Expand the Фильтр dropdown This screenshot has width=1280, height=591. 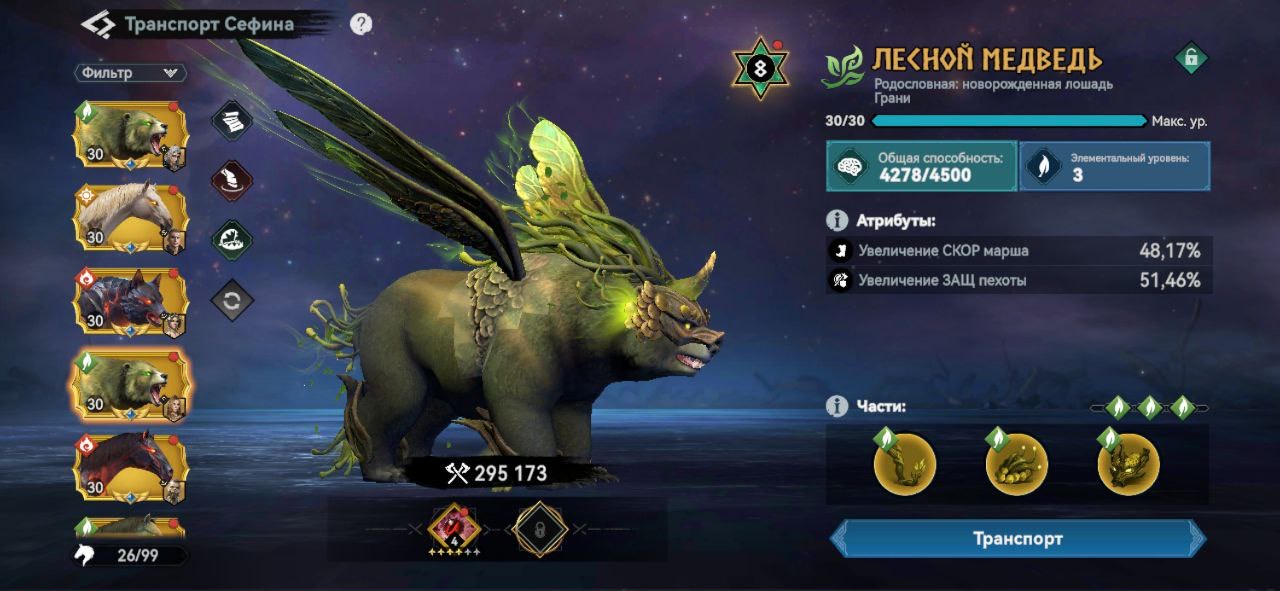pyautogui.click(x=130, y=73)
